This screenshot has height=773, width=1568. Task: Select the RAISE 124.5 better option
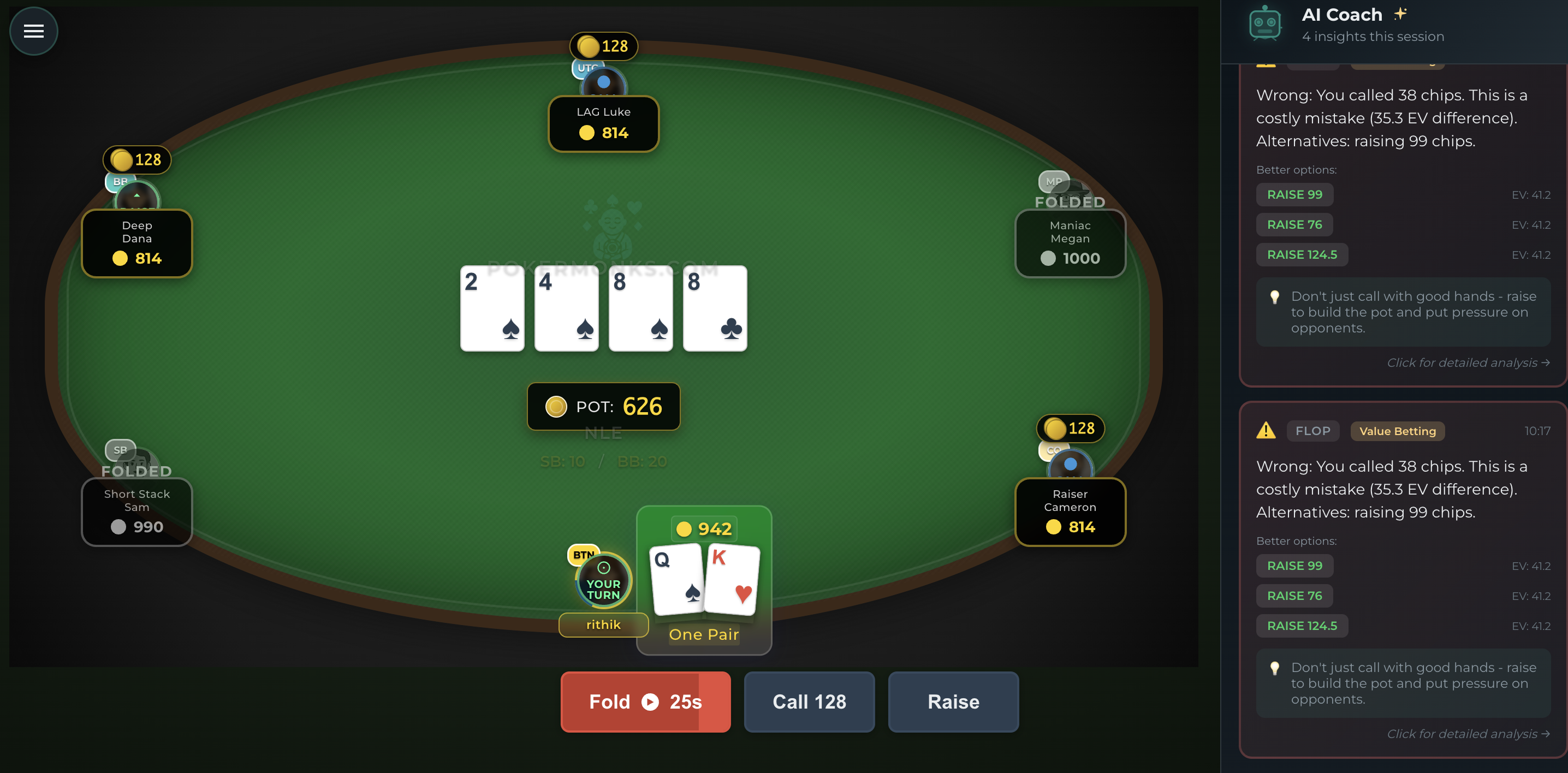[1302, 625]
